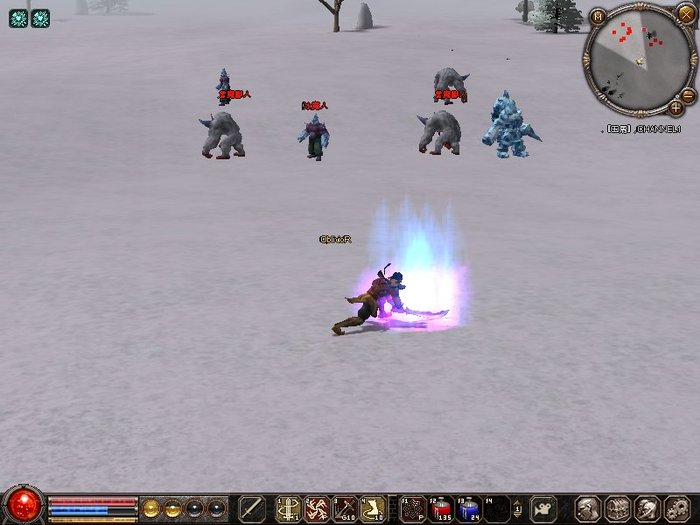
Task: Zoom in the minimap with plus button
Action: (x=677, y=106)
